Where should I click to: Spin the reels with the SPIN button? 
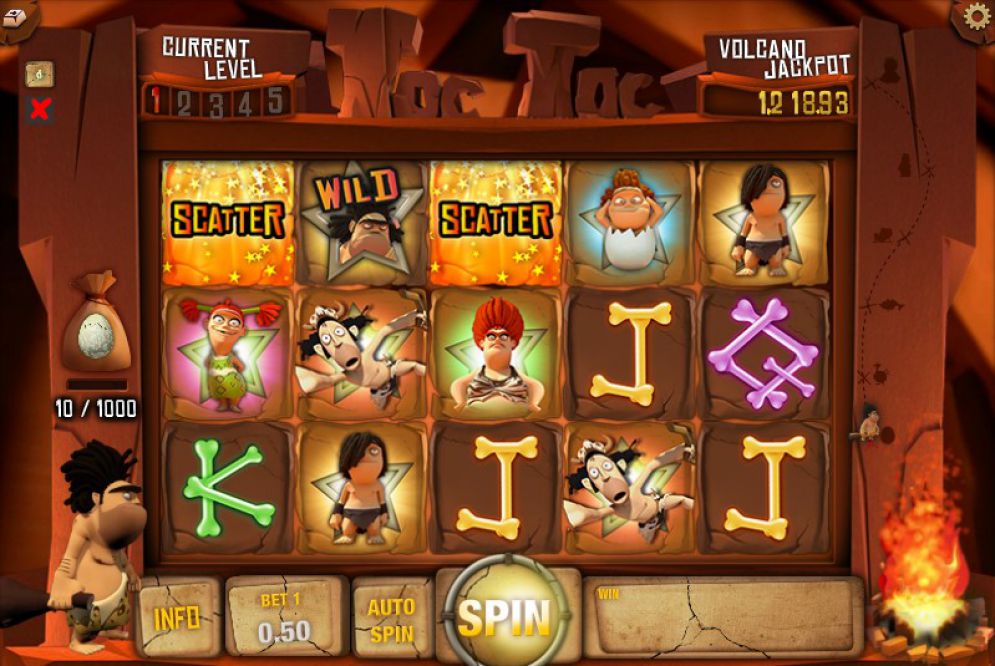[504, 616]
